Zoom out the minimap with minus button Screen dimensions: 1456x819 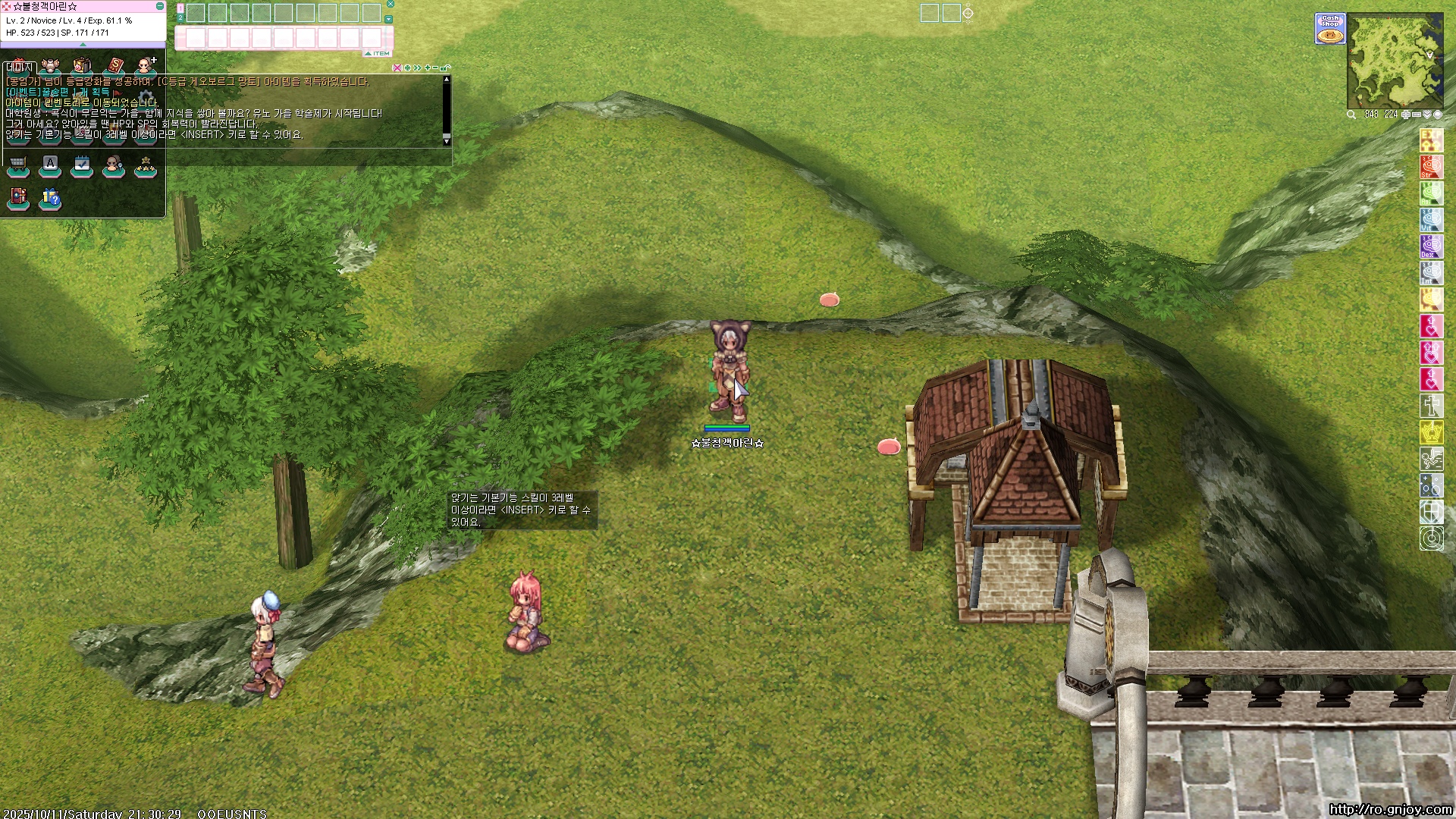click(x=1417, y=115)
